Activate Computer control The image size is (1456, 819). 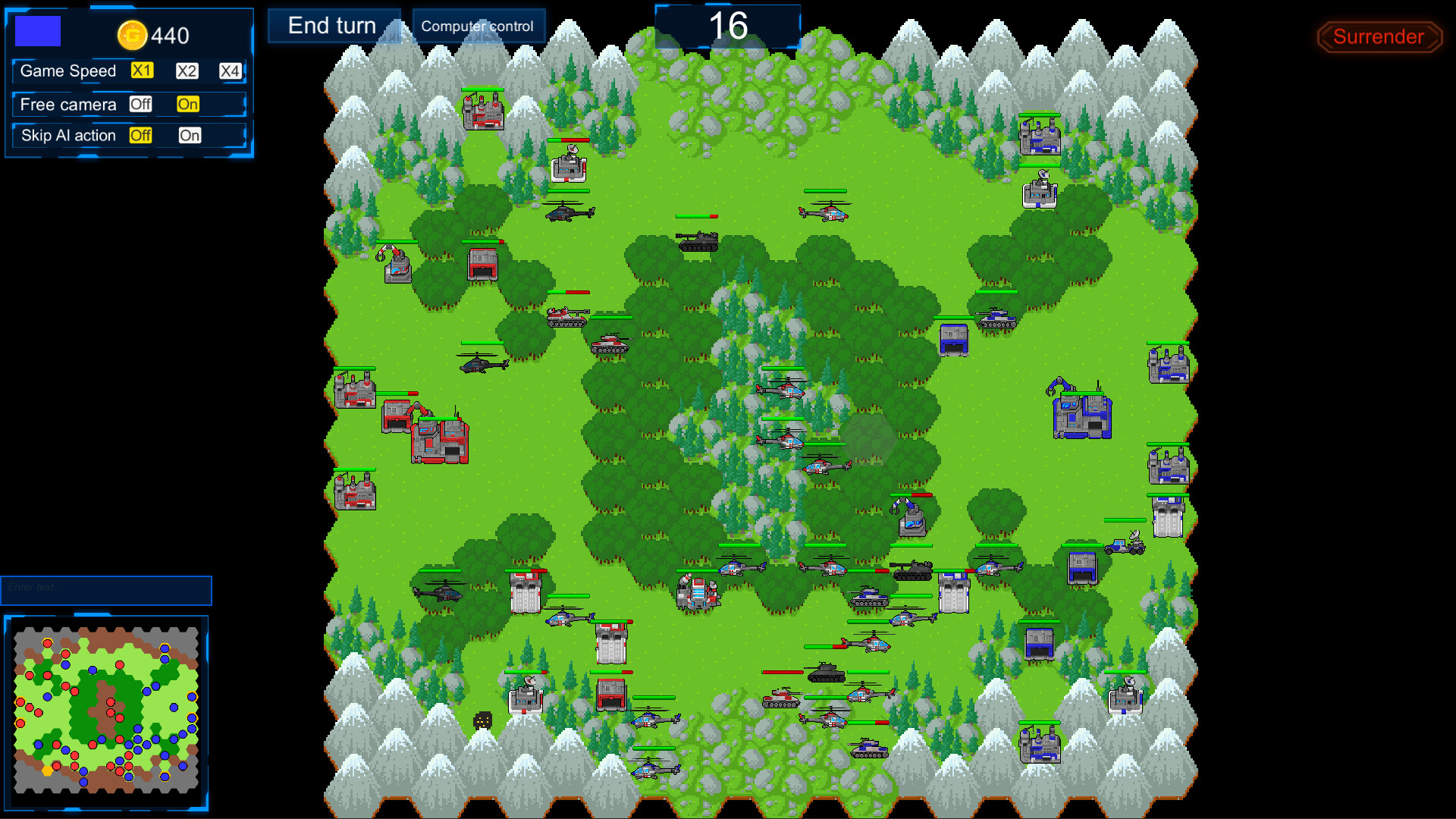pos(477,25)
